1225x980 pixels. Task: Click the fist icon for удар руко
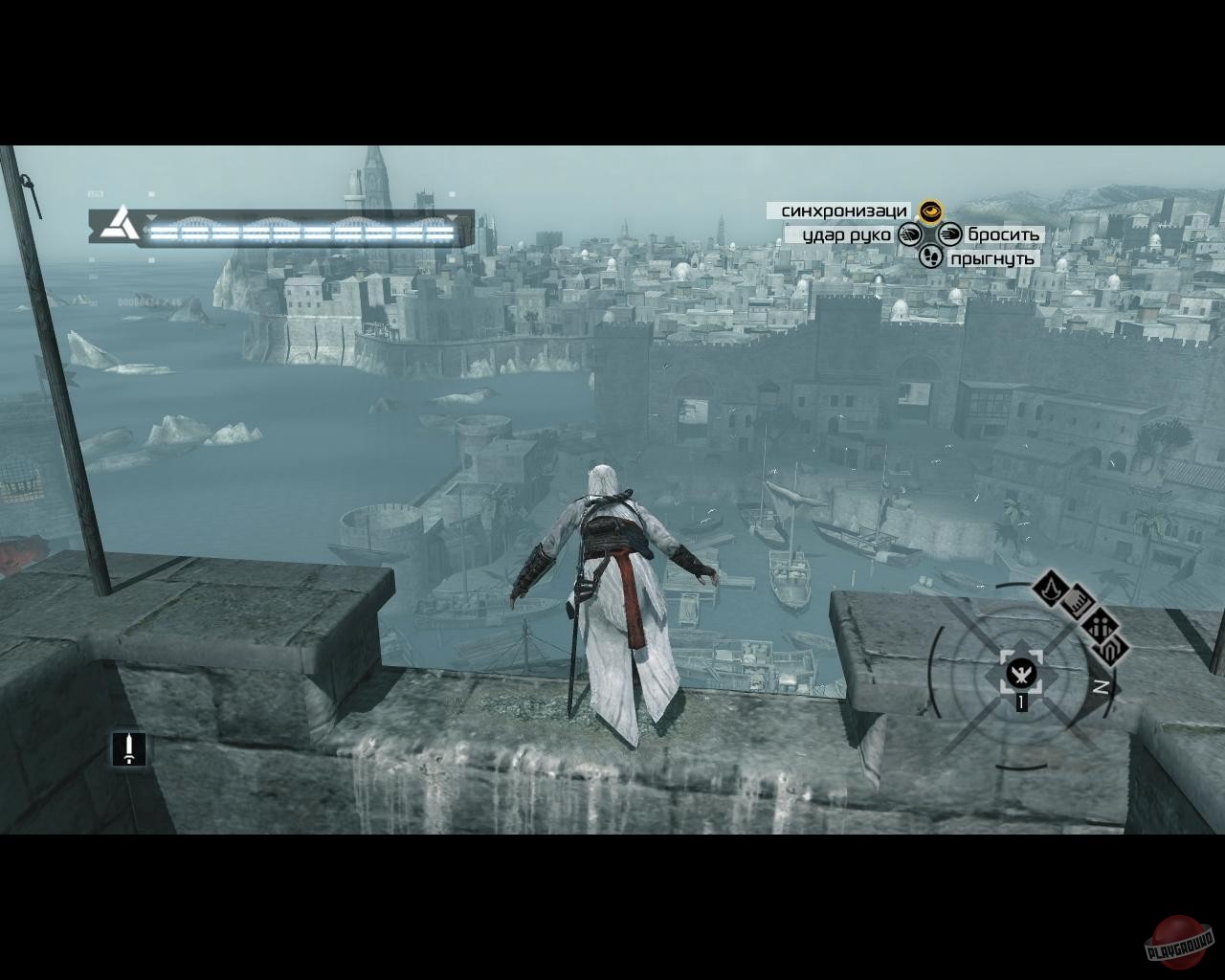pyautogui.click(x=910, y=234)
